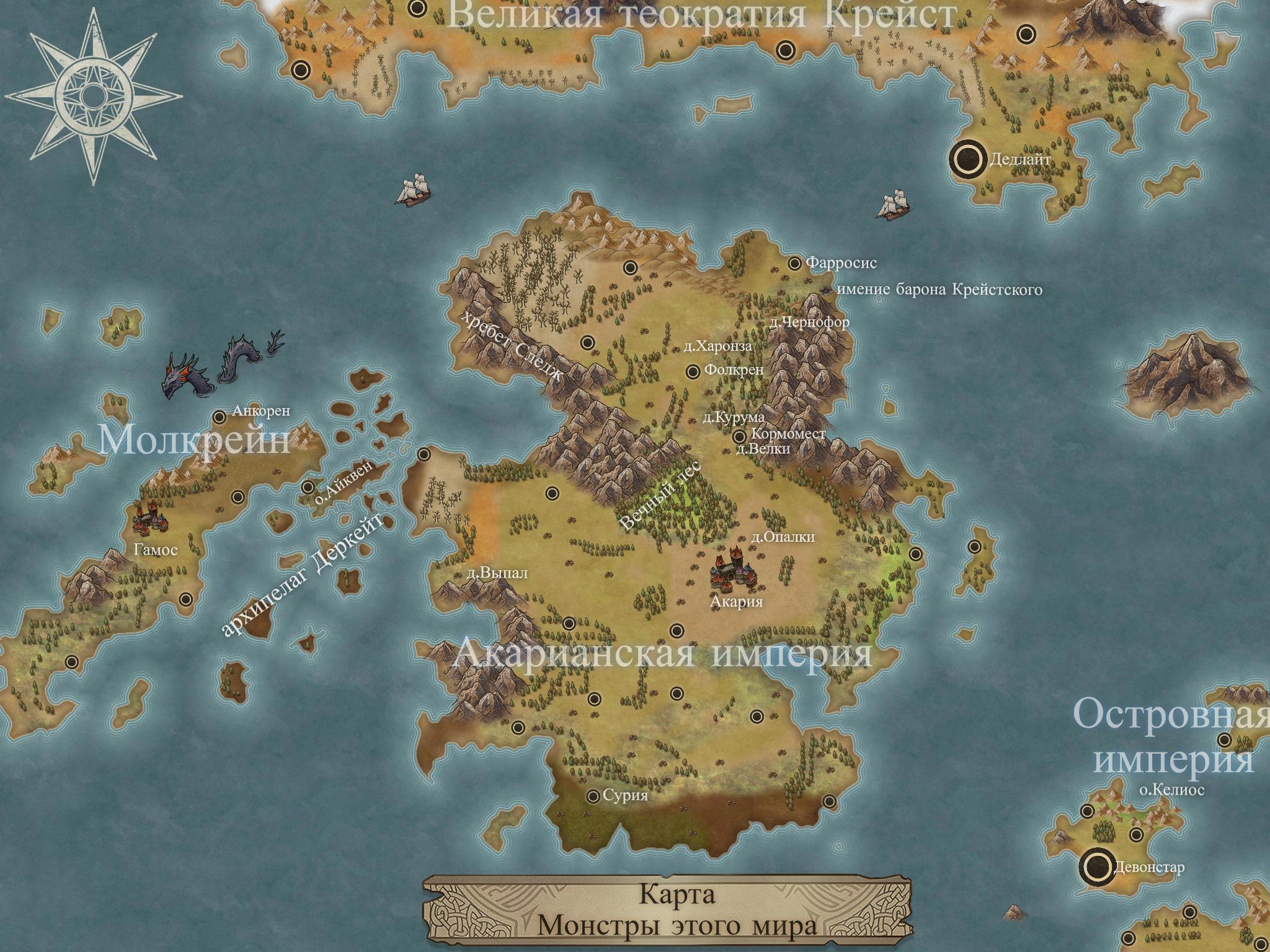
Task: Click the Фолкрен town marker
Action: point(693,371)
